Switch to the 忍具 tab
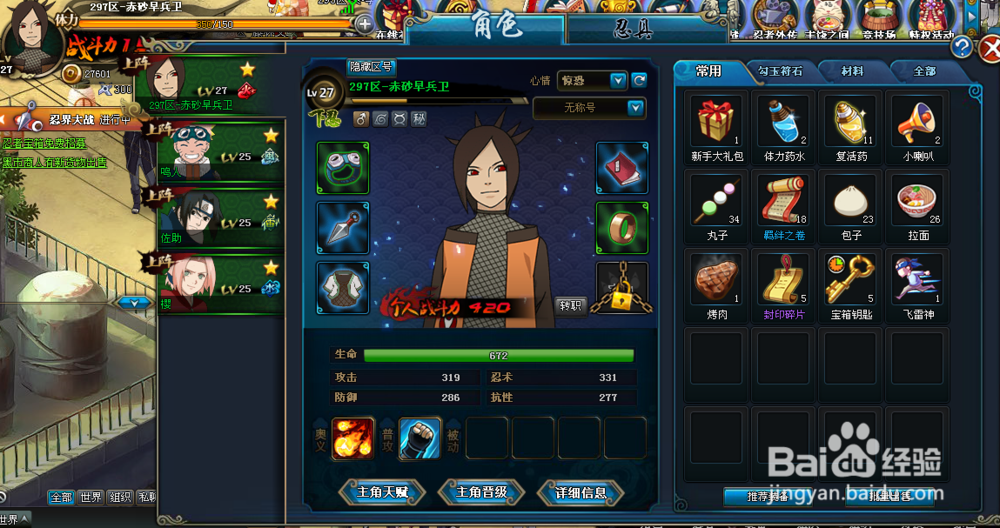Screen dimensions: 1000x528 (635, 27)
